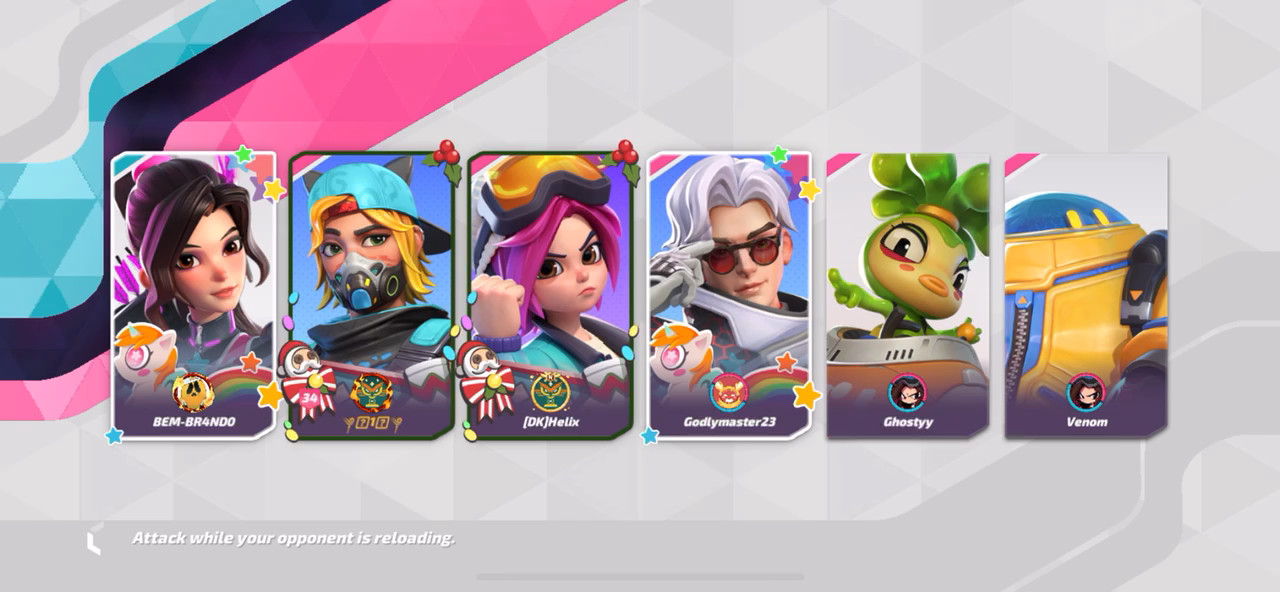Select the masked blue-cap player's card

(372, 295)
